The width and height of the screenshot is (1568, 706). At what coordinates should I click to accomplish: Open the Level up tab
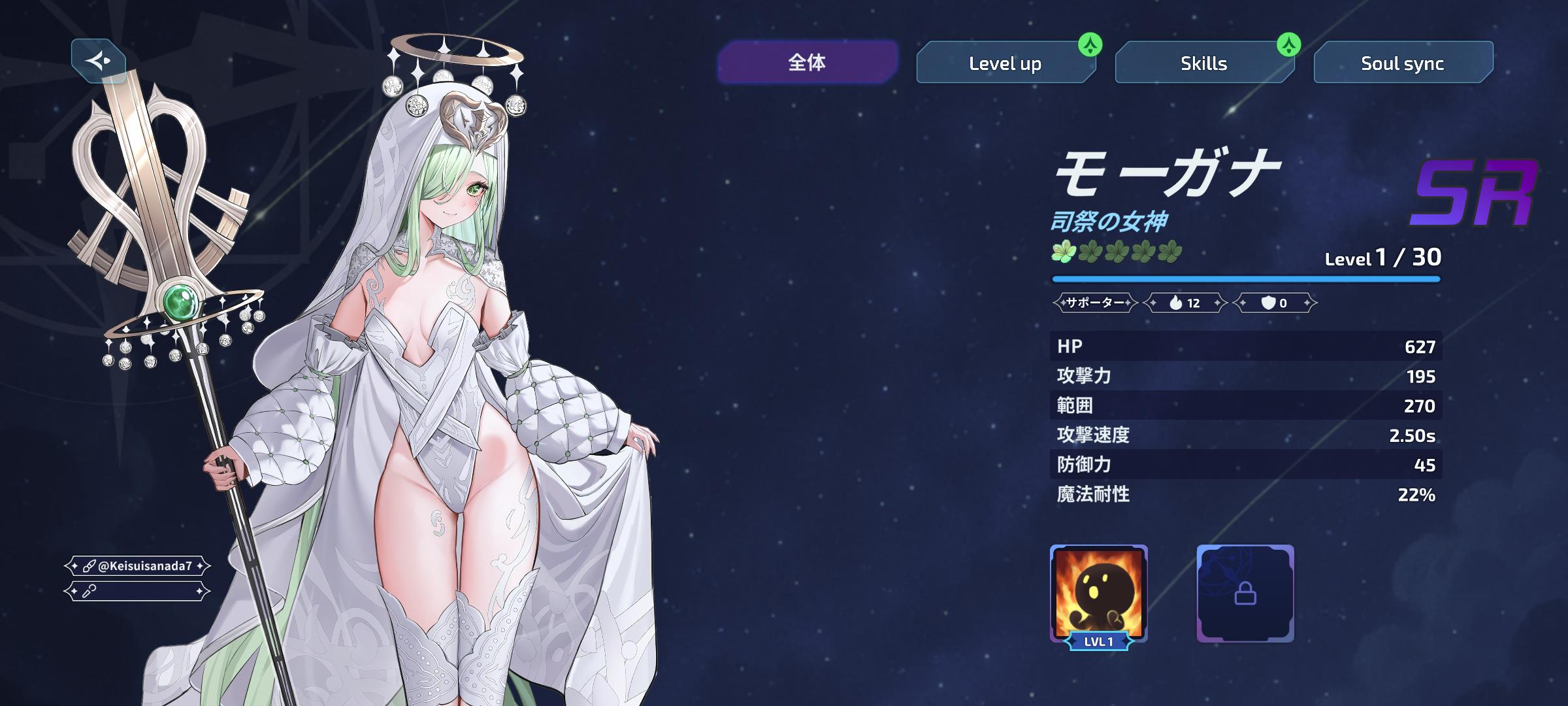pyautogui.click(x=1005, y=63)
